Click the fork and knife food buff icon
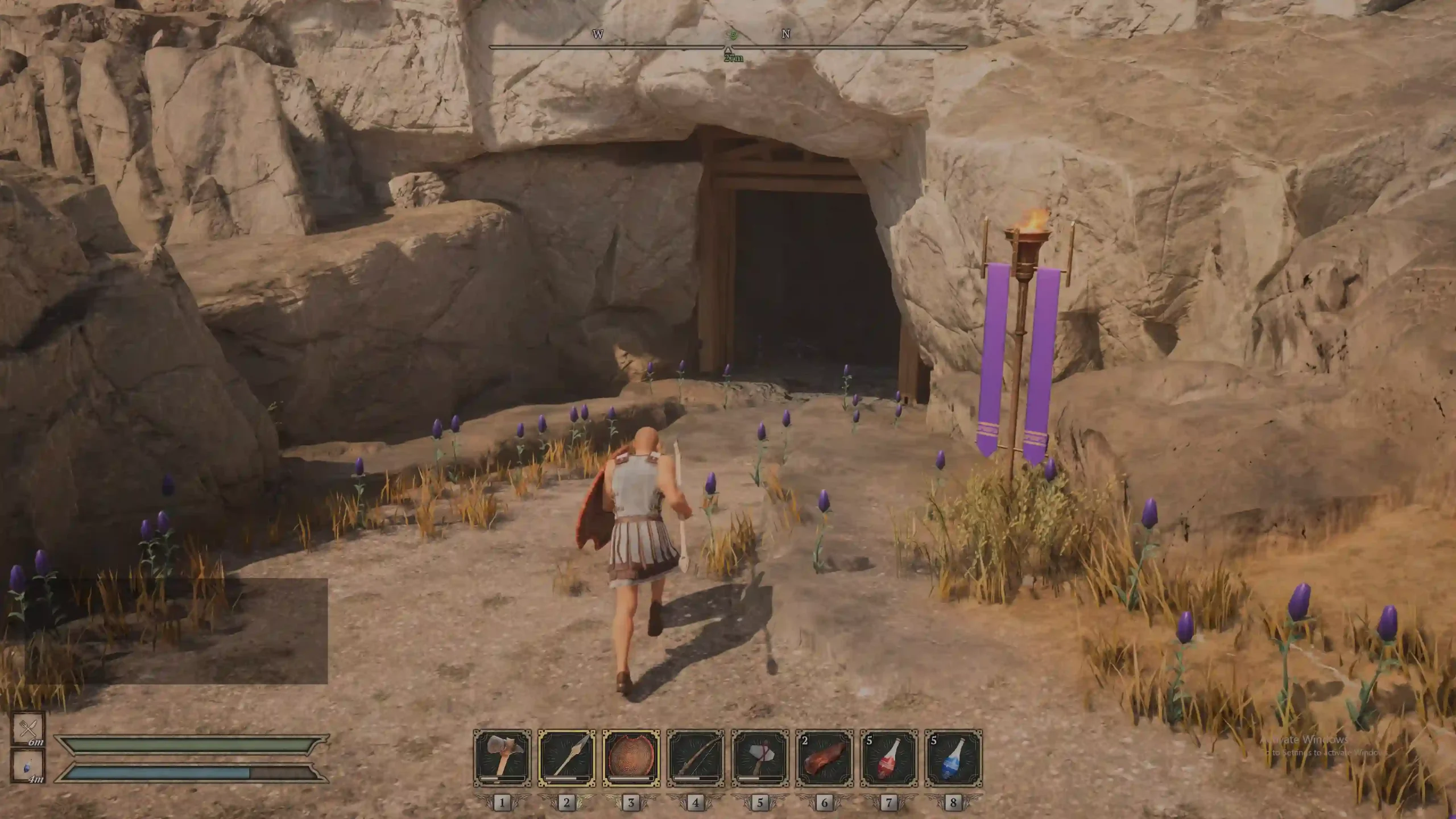1456x819 pixels. 28,729
